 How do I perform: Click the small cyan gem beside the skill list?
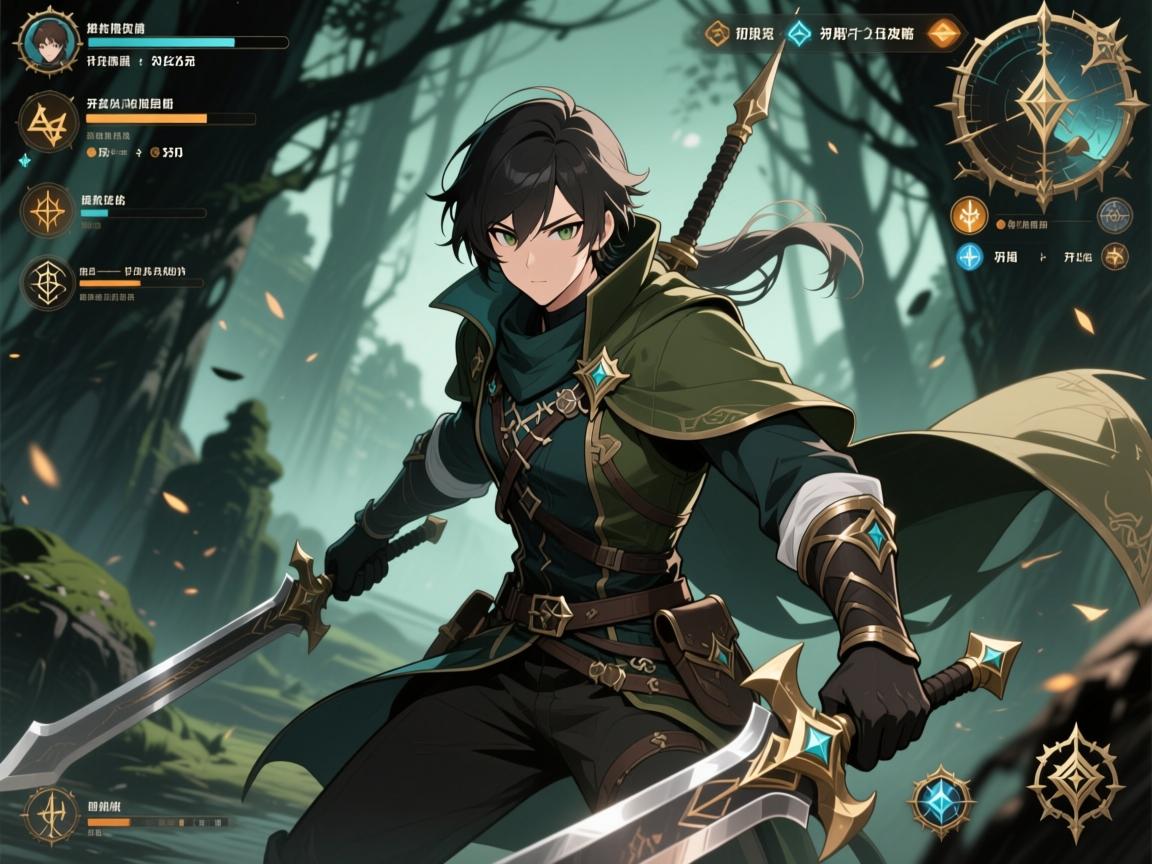tap(24, 160)
